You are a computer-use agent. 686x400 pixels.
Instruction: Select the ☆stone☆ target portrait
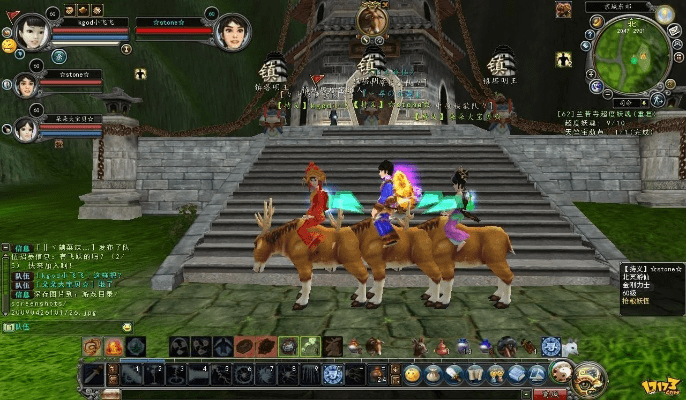(233, 31)
